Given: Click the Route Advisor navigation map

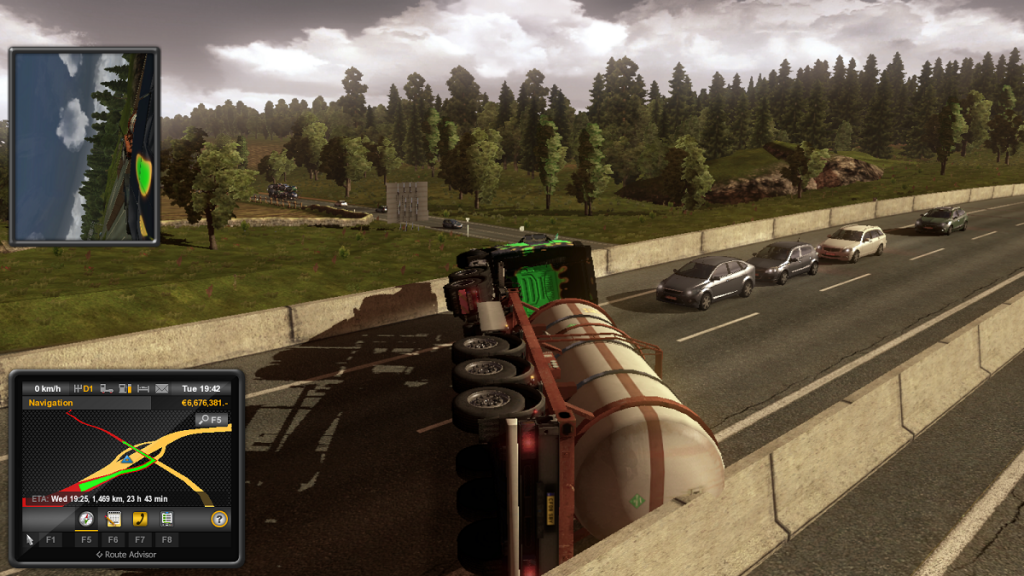Looking at the screenshot, I should point(120,458).
